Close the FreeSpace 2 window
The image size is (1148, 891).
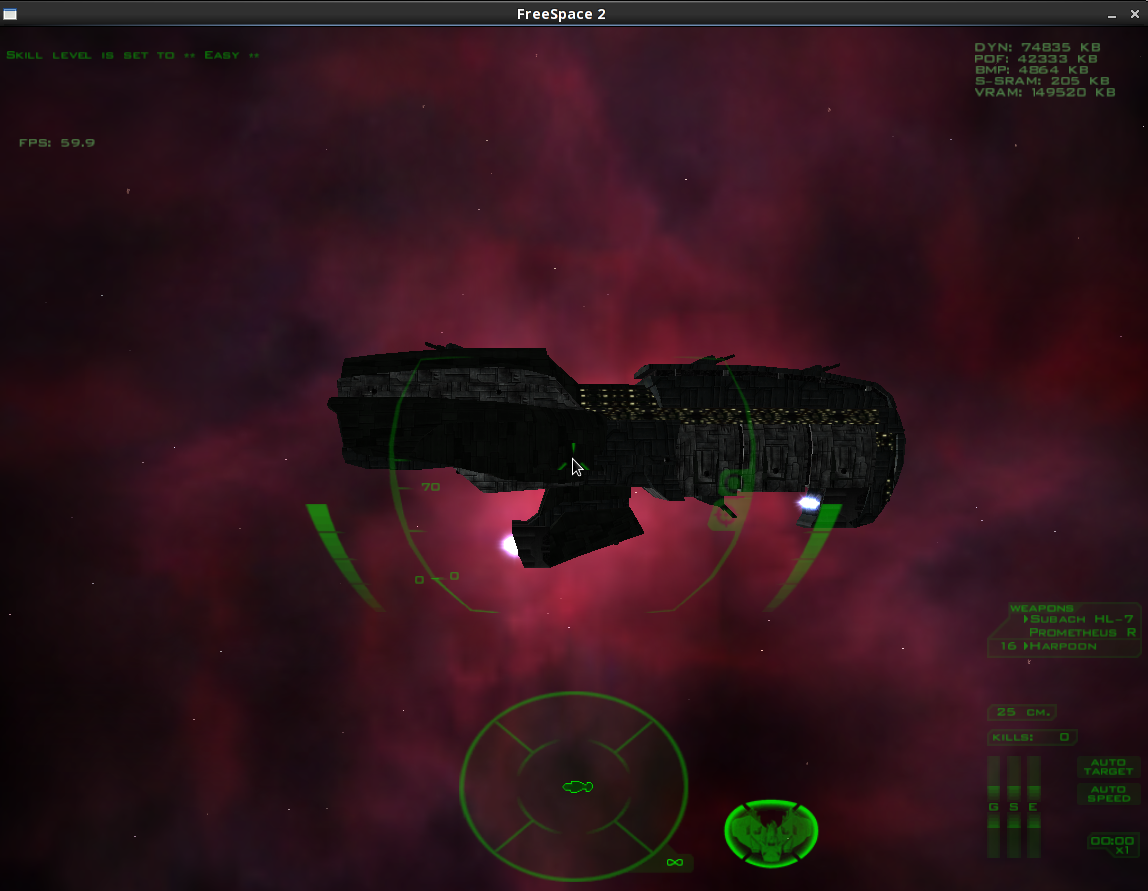tap(1135, 14)
